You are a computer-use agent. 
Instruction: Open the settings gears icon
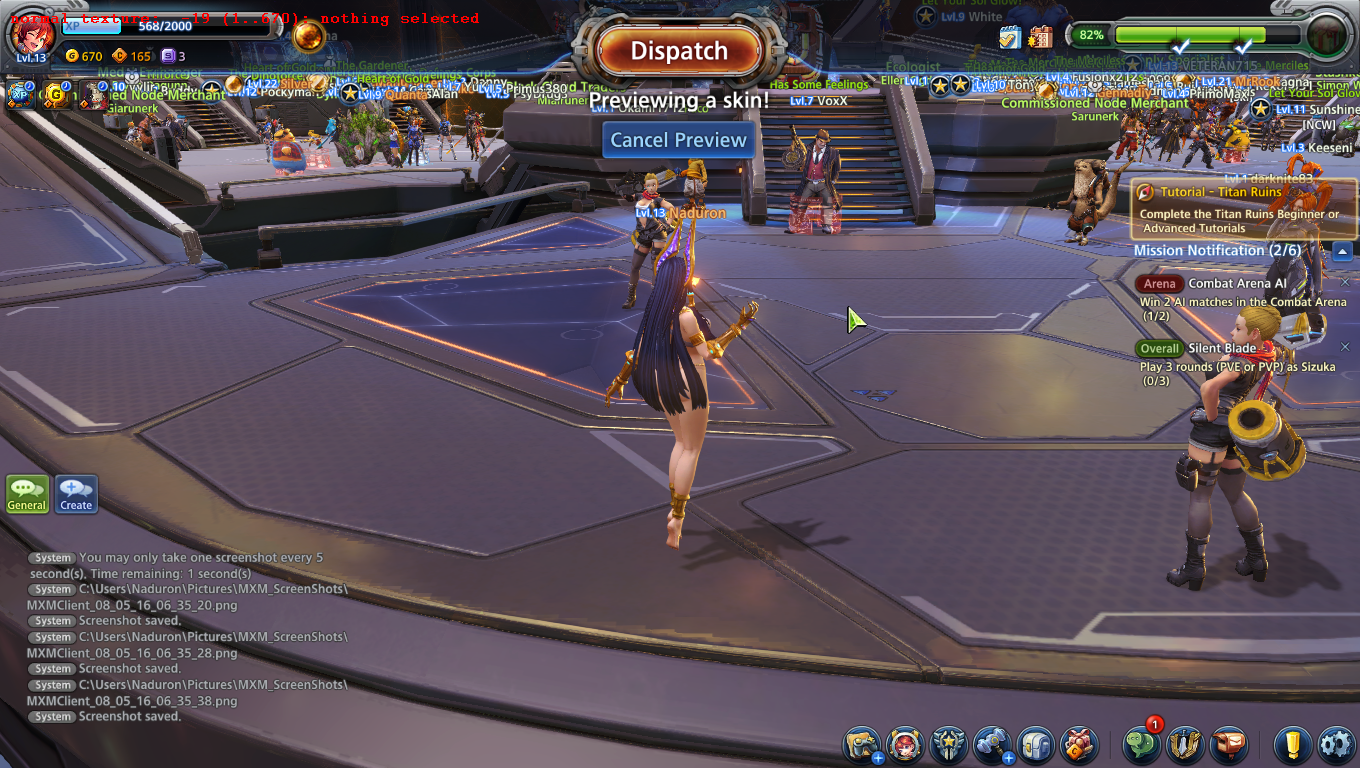pyautogui.click(x=1336, y=745)
